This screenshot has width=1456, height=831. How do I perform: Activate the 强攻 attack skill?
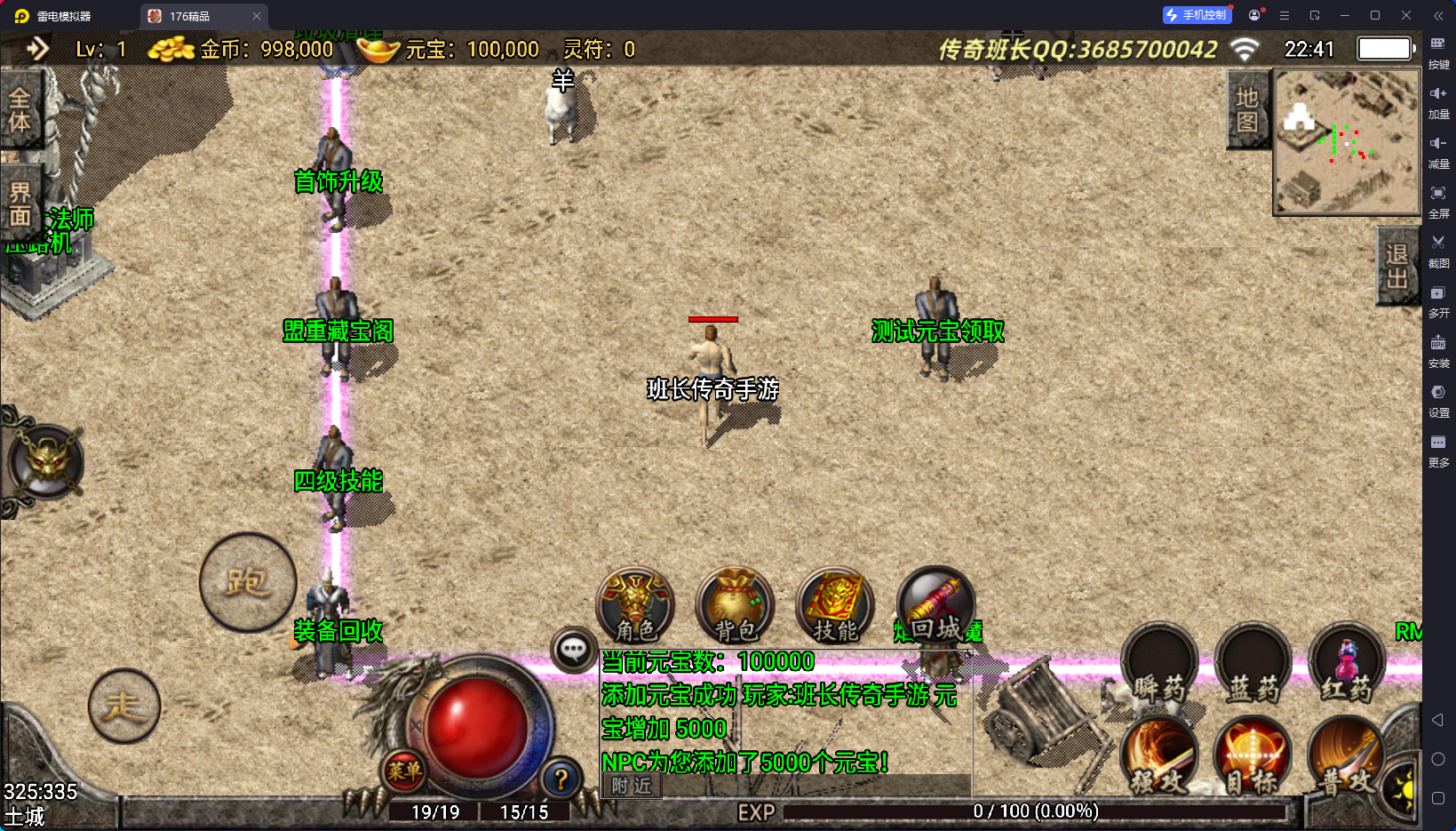(x=1159, y=755)
